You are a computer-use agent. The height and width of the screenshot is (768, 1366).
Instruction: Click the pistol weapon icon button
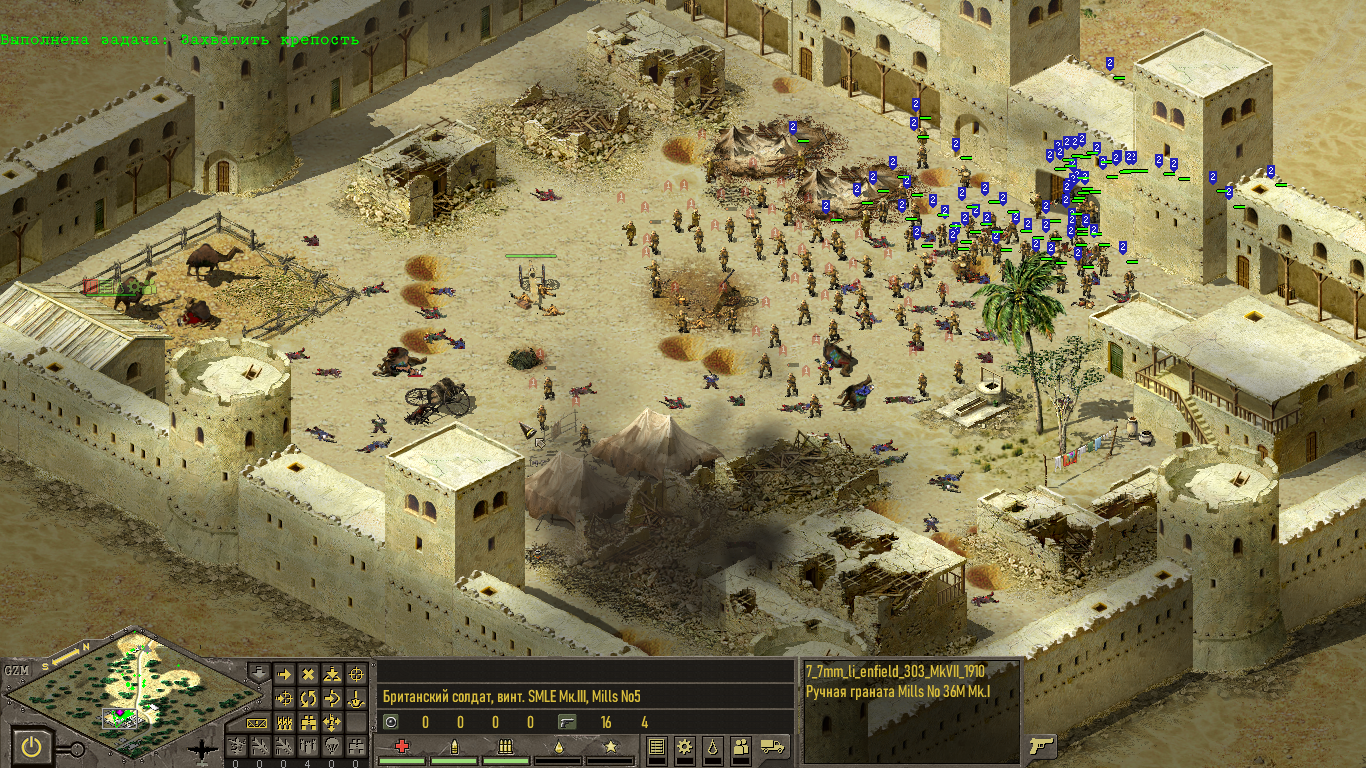click(x=1038, y=745)
